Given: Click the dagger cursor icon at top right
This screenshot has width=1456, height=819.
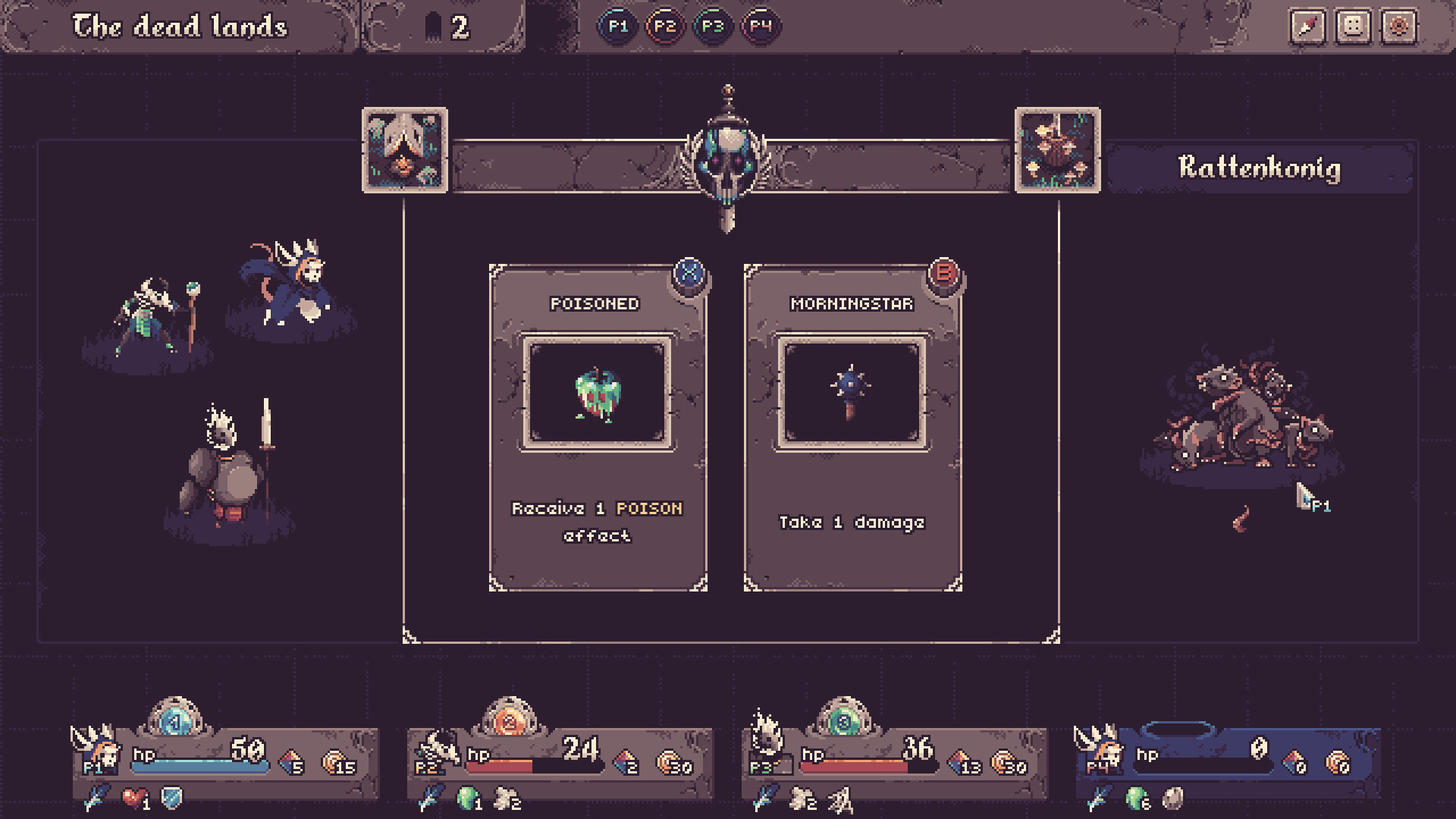Looking at the screenshot, I should [1307, 28].
